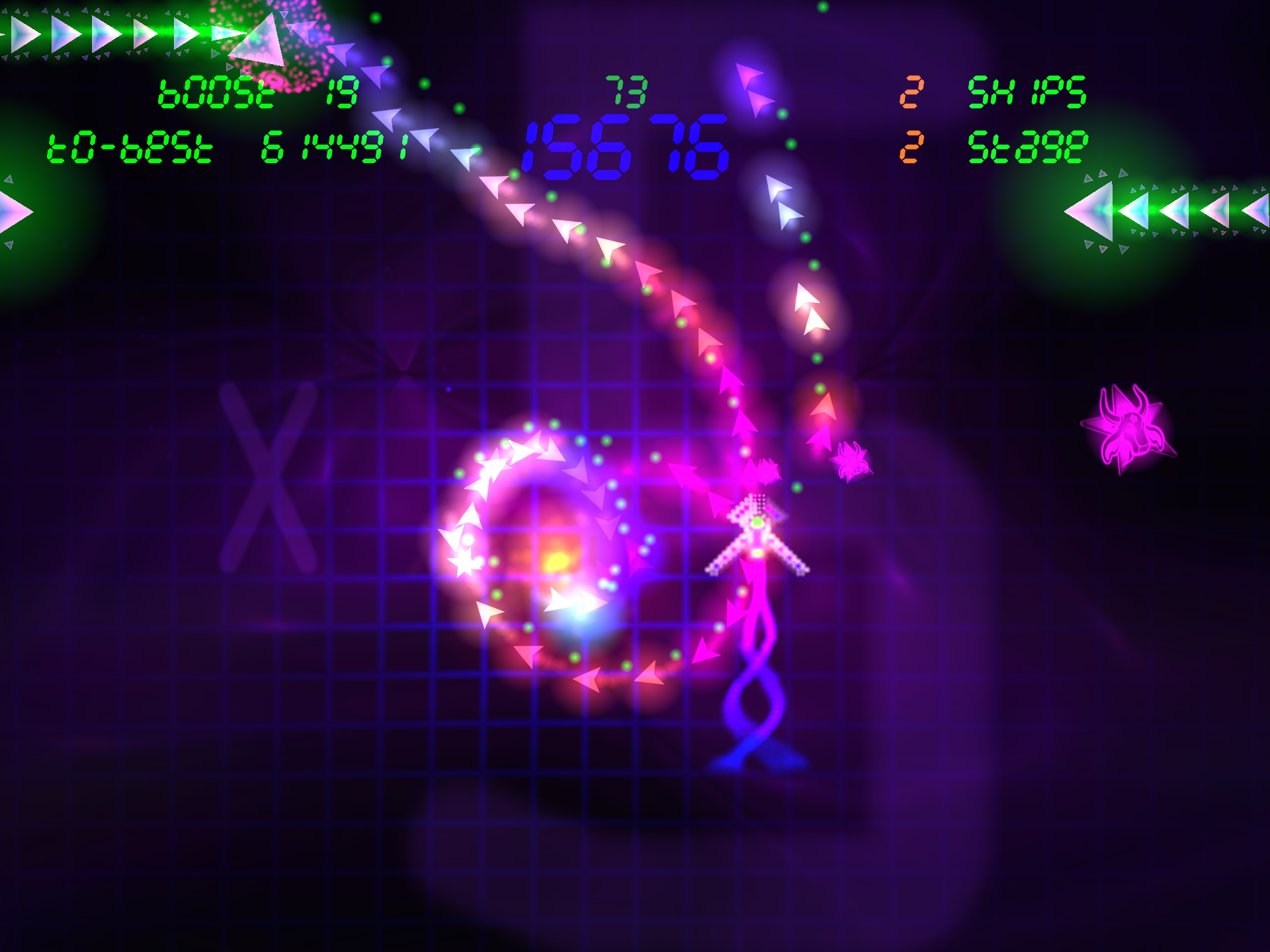
Task: Click the bOOSt 19 readout
Action: tap(258, 91)
